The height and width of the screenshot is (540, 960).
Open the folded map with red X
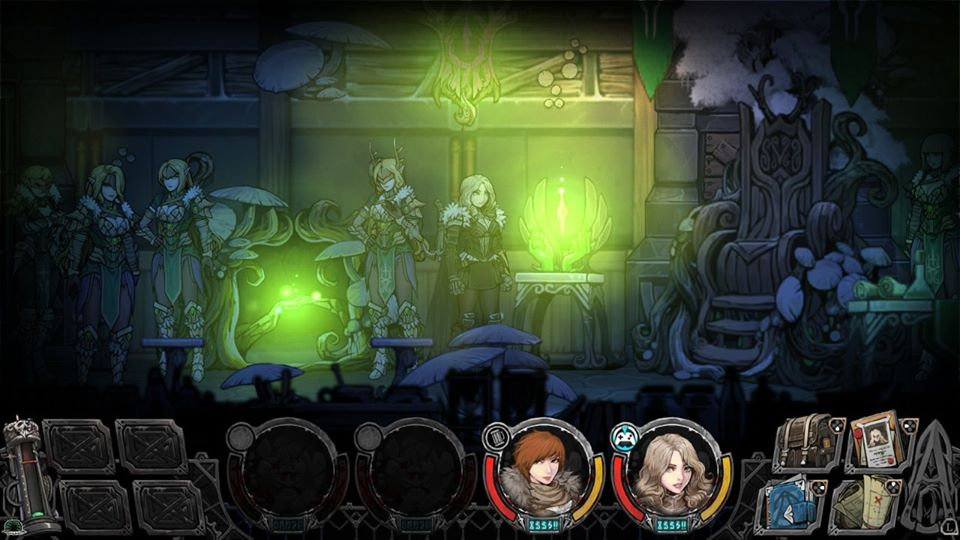866,501
